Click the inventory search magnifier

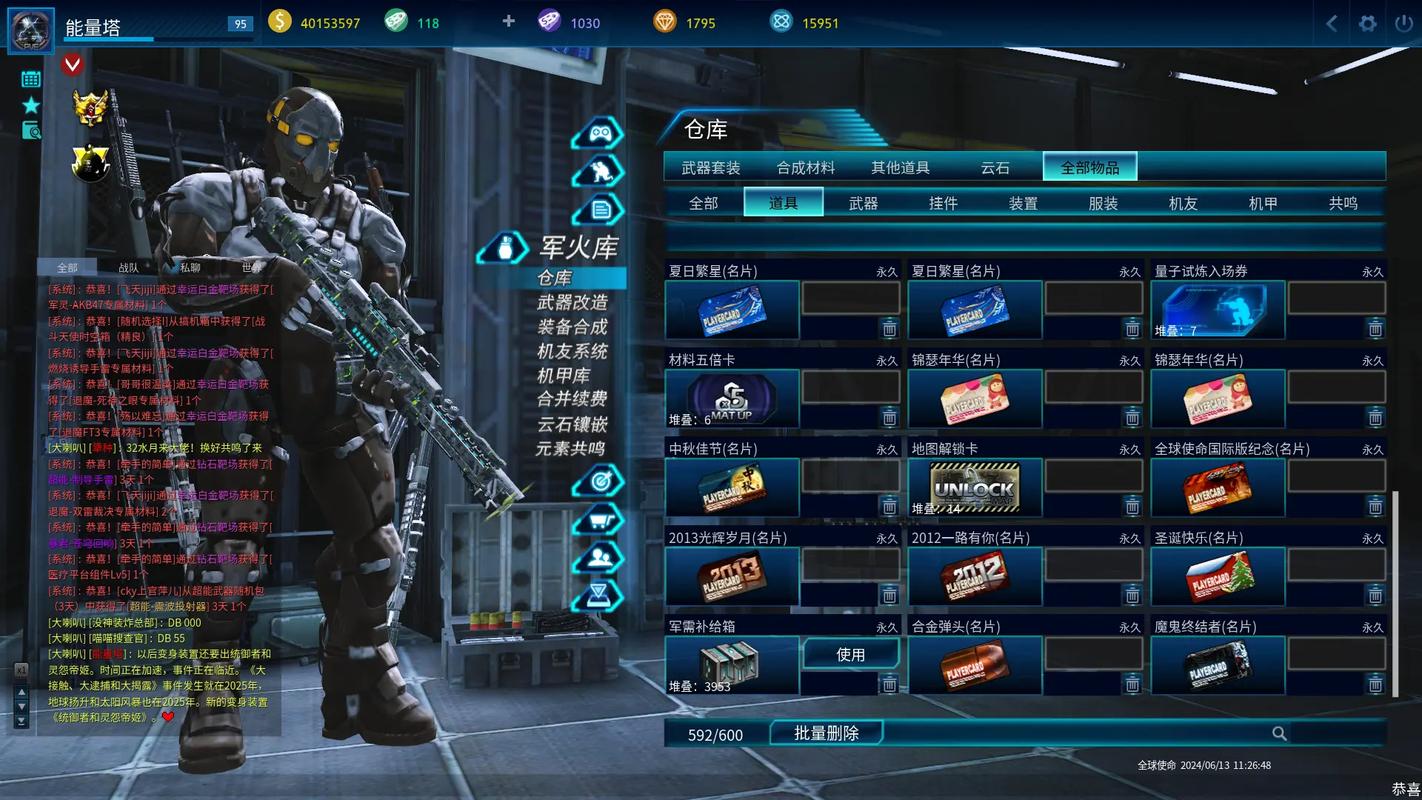click(1279, 734)
